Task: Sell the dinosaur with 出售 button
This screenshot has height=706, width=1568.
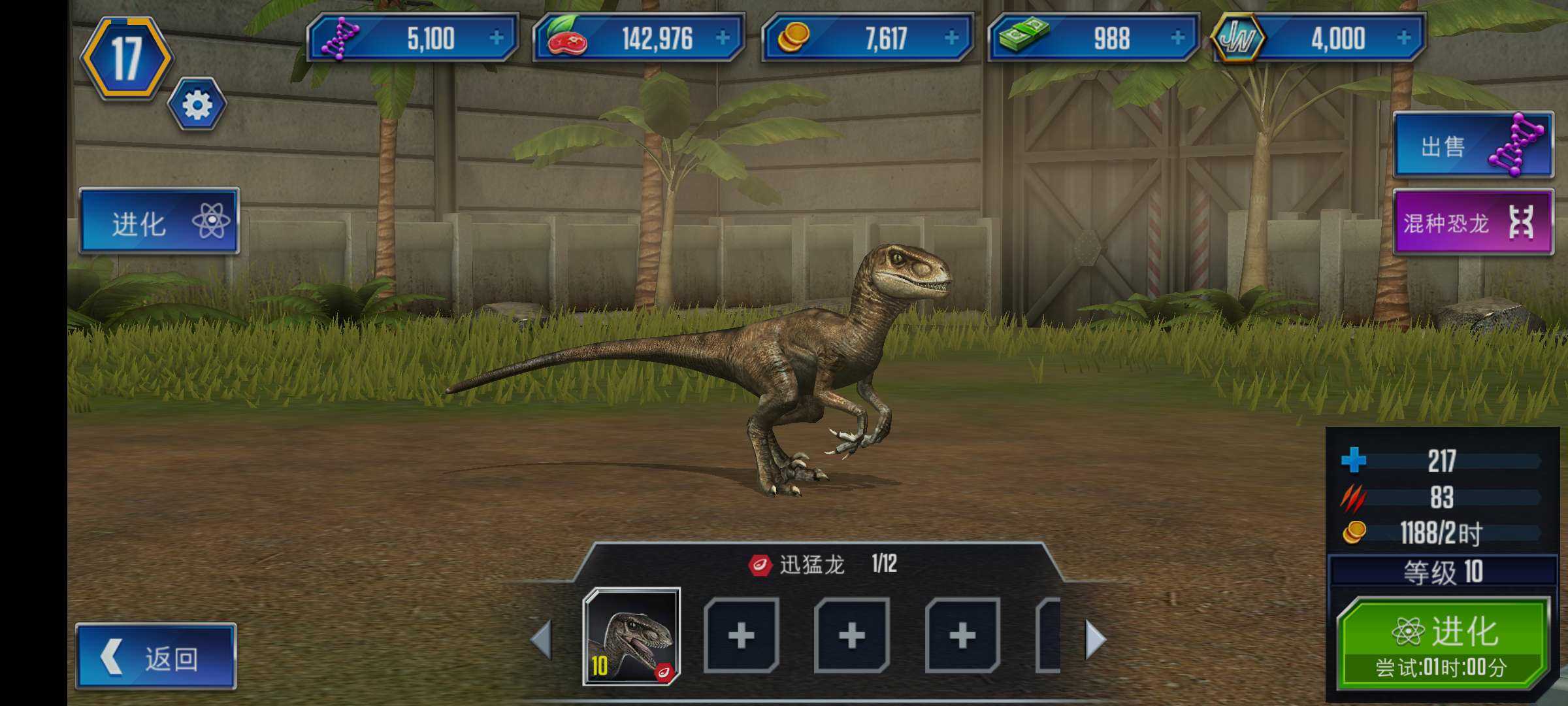Action: [1473, 145]
